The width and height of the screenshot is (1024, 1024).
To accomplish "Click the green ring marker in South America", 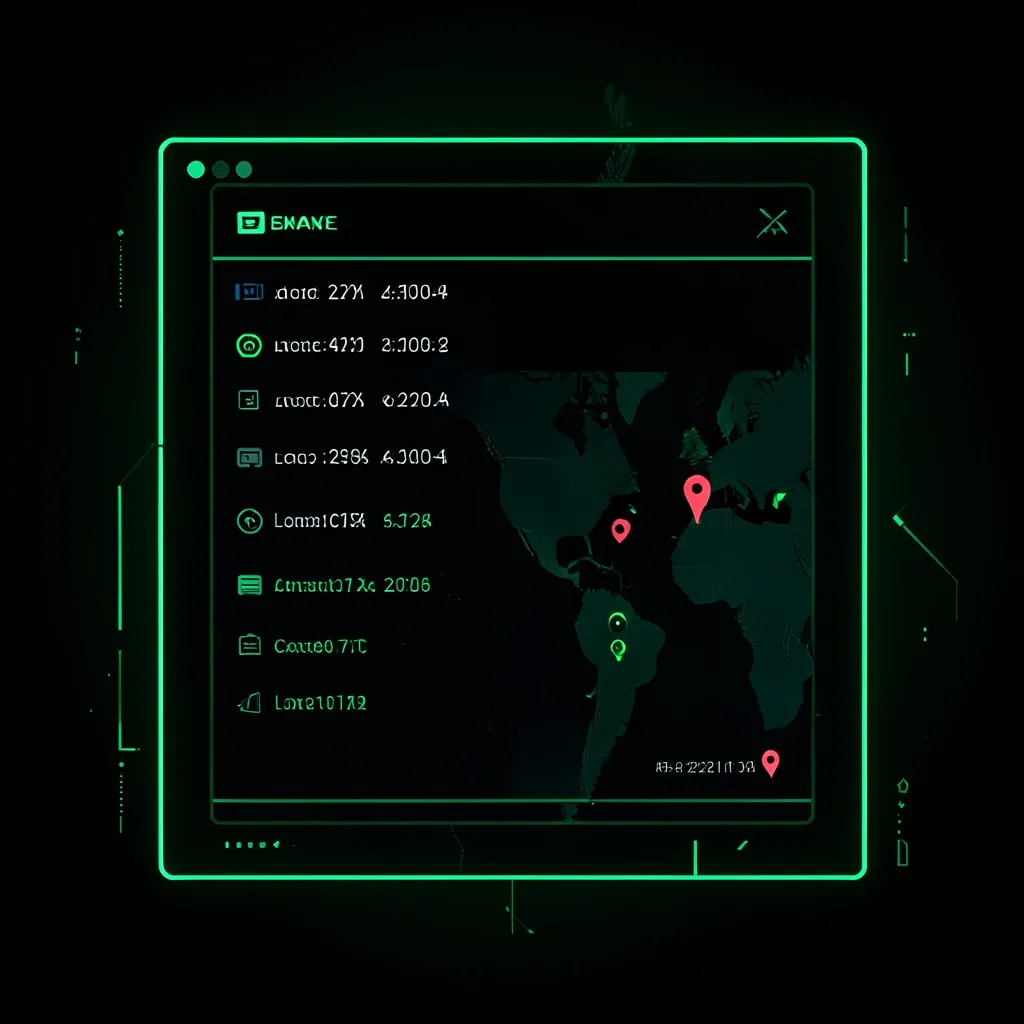I will click(x=616, y=622).
